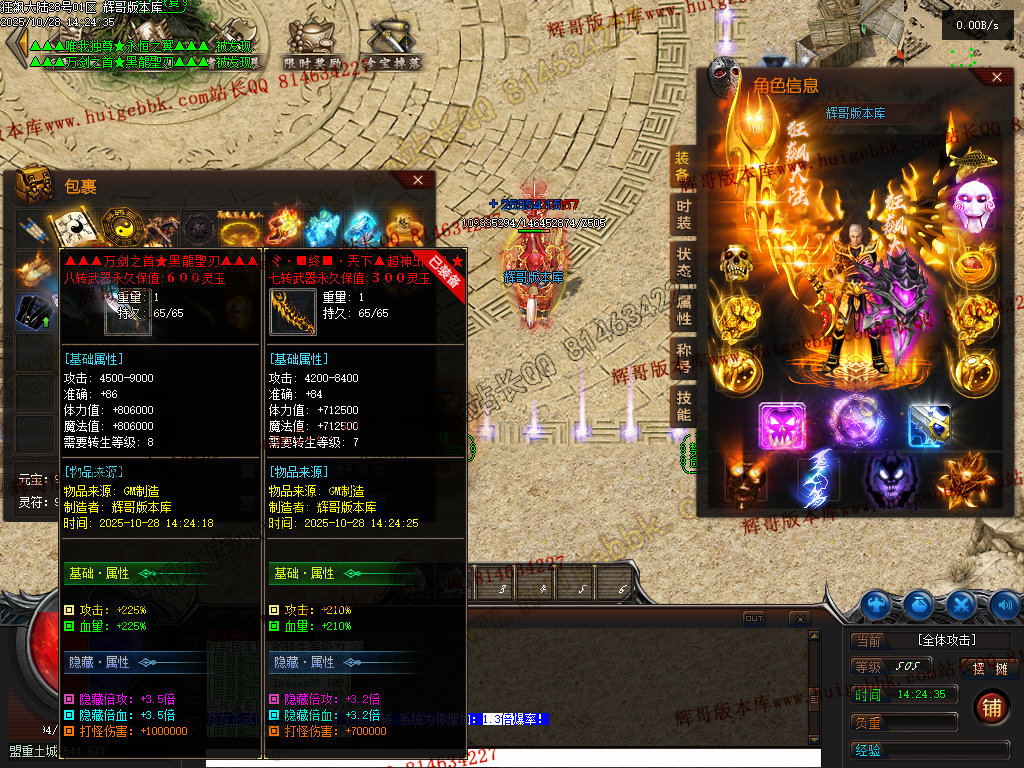
Task: Switch to the 时装 tab
Action: tap(683, 214)
